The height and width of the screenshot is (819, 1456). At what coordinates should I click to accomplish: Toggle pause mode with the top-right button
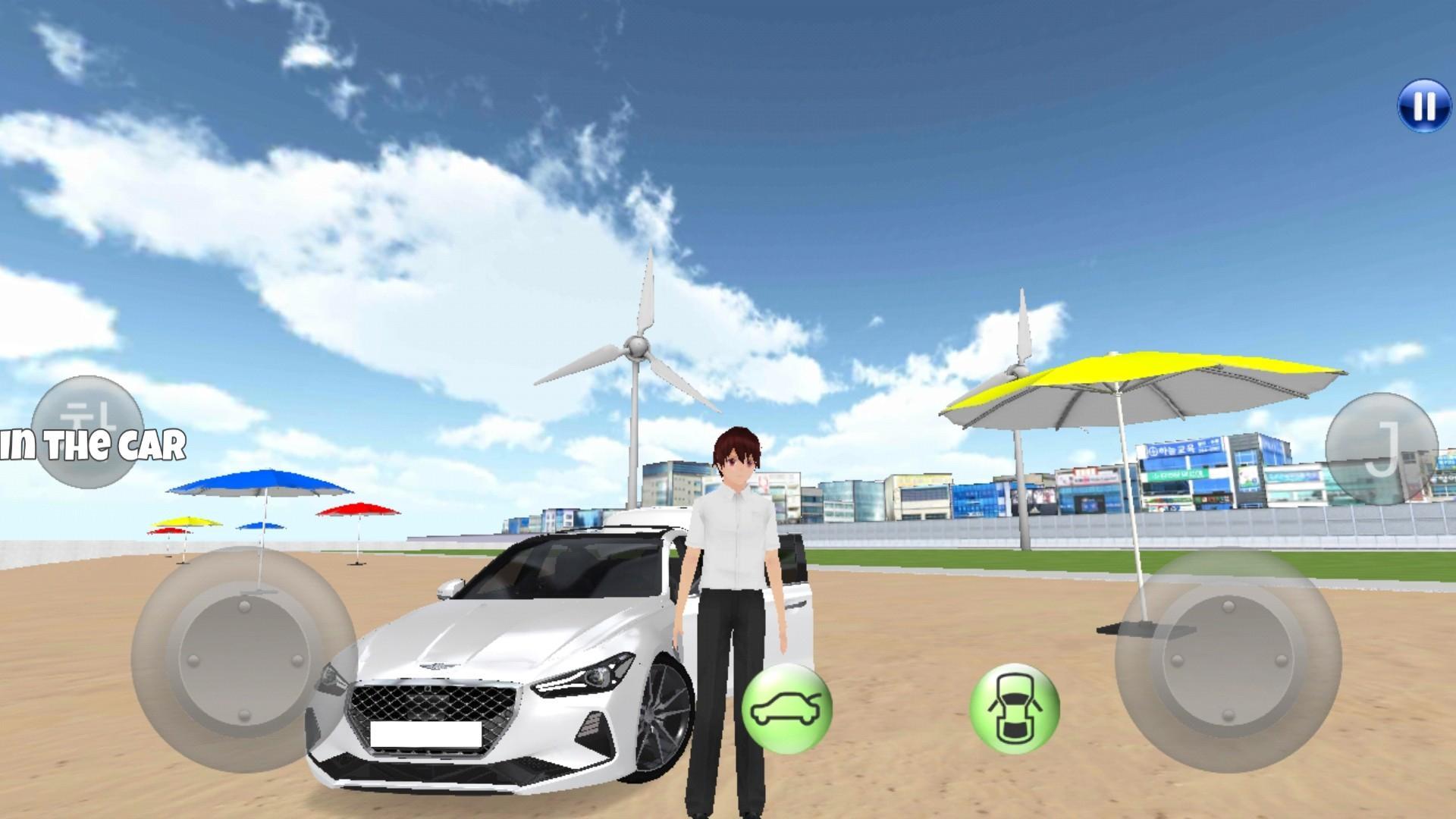1424,106
